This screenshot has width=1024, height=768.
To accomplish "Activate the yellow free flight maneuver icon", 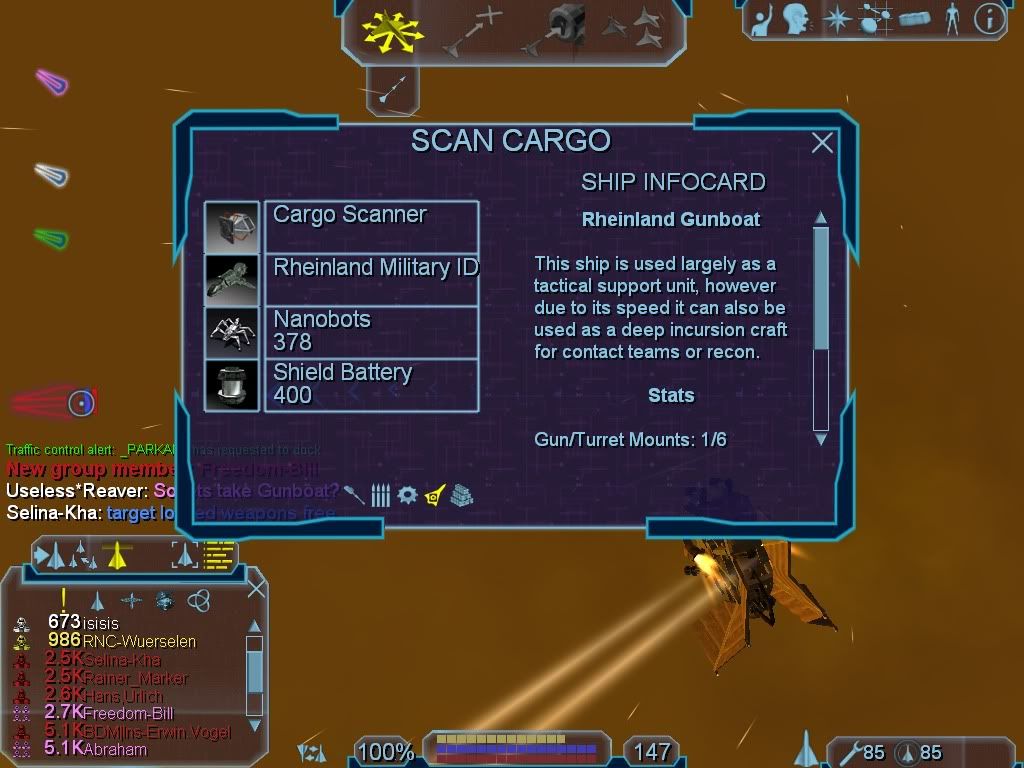I will [392, 32].
